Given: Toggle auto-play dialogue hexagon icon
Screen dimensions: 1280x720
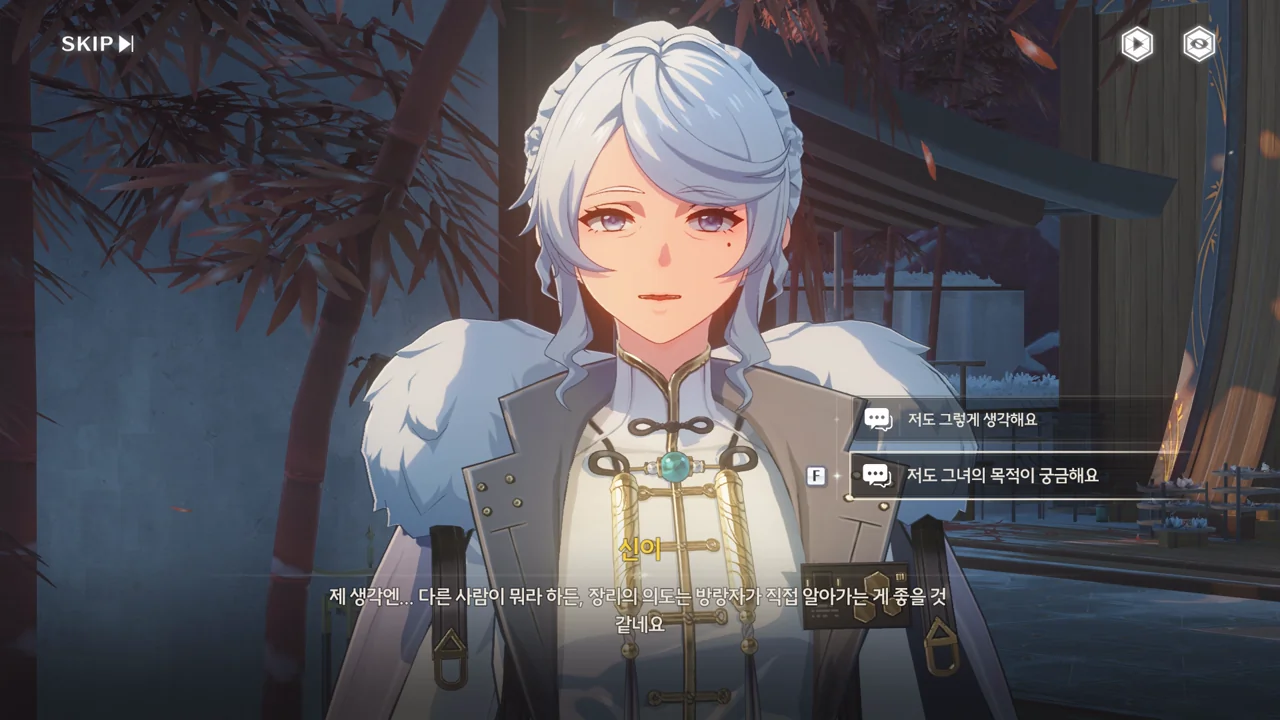Looking at the screenshot, I should 1137,44.
